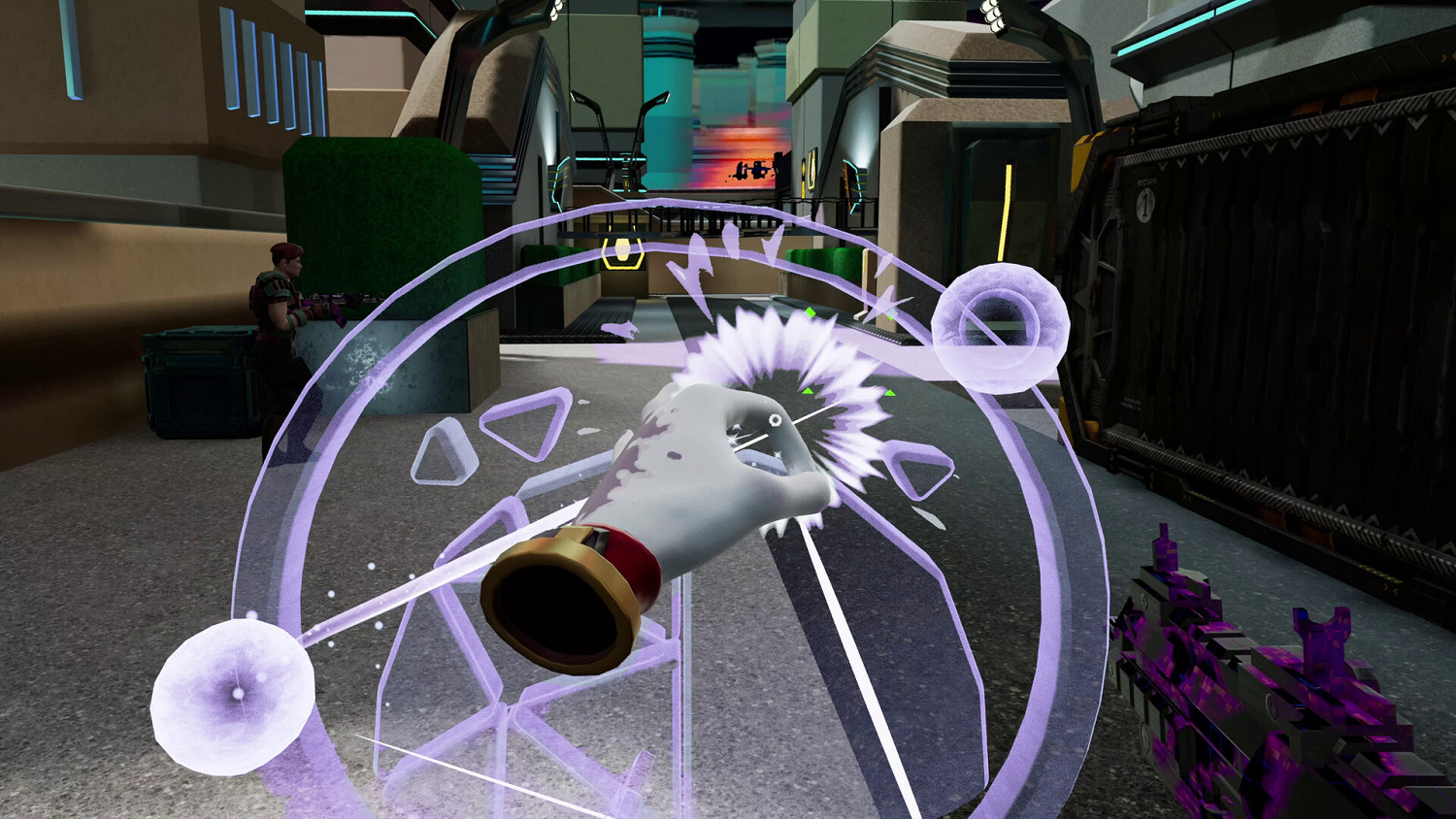Select the green ammo indicator arrow
Viewport: 1456px width, 819px height.
click(x=811, y=312)
